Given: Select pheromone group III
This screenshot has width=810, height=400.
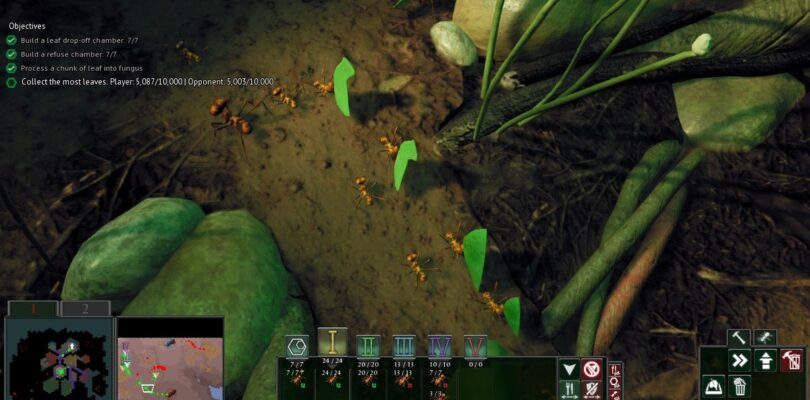Looking at the screenshot, I should tap(404, 347).
